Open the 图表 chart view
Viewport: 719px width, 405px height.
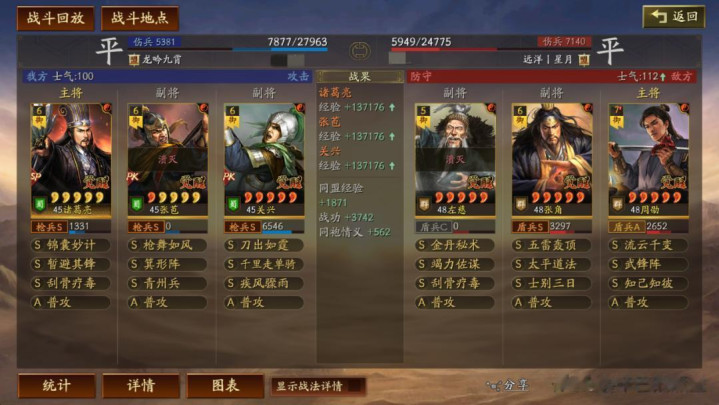pos(225,385)
